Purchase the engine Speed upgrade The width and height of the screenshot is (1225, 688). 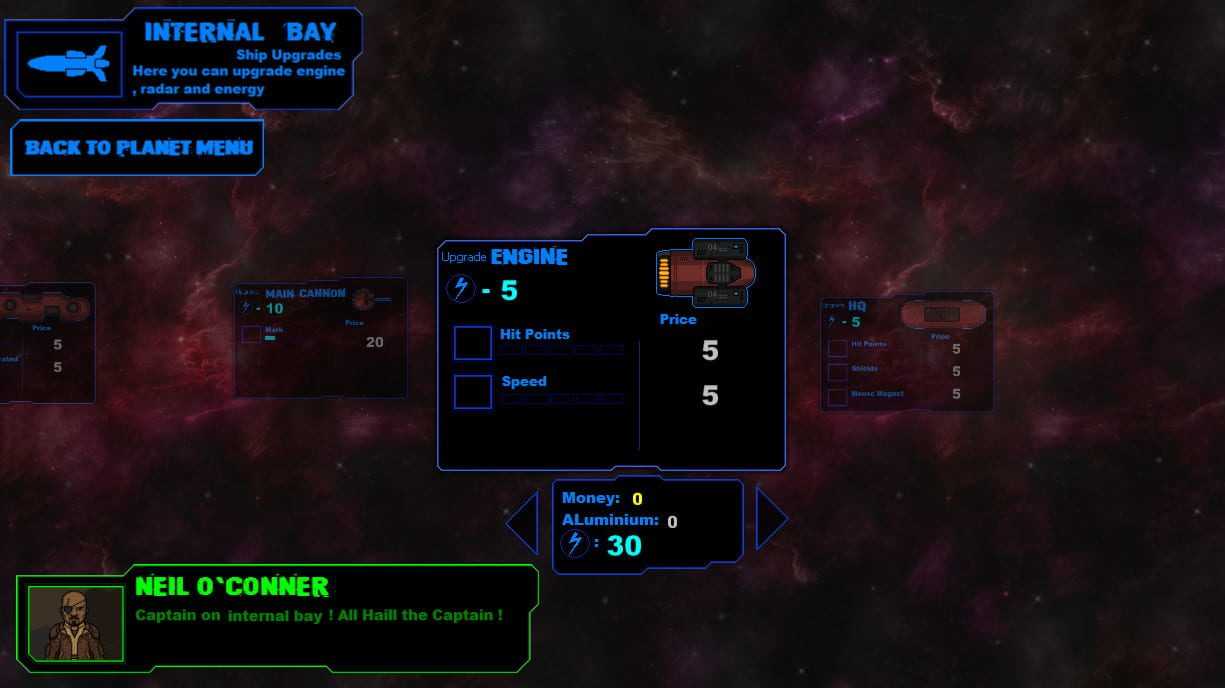[x=472, y=392]
